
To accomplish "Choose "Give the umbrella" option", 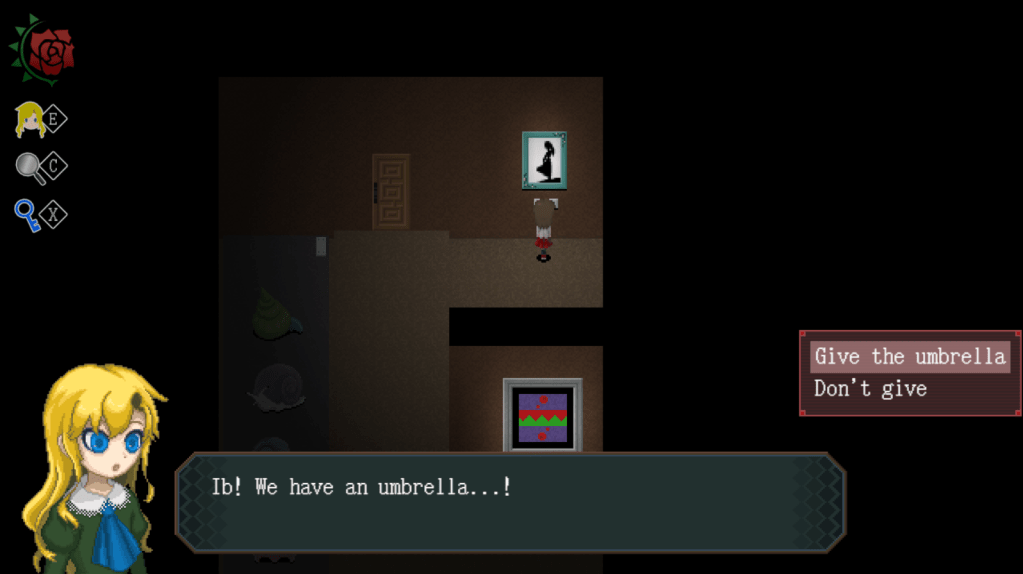I will pos(908,357).
